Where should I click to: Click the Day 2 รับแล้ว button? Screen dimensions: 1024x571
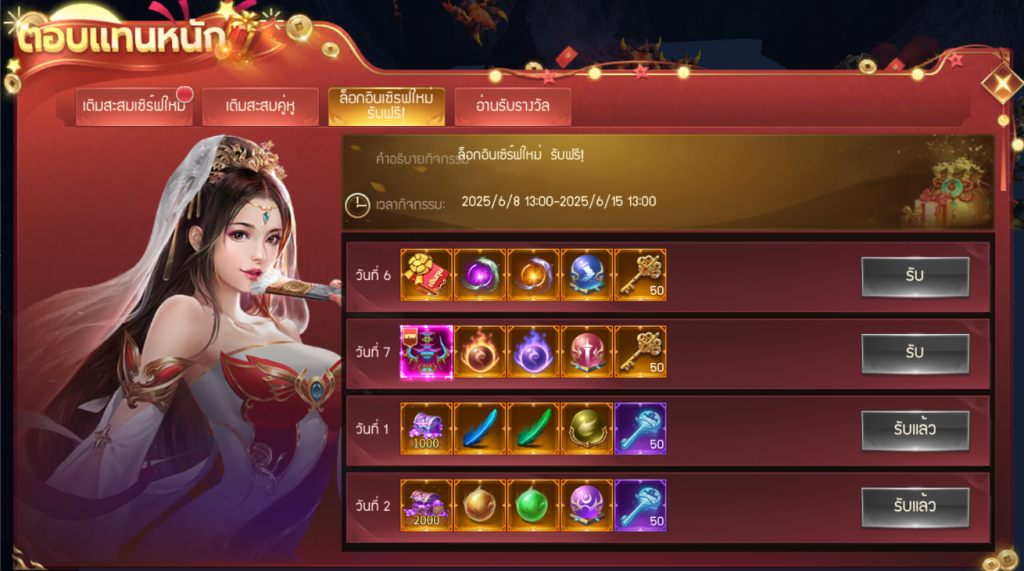(914, 507)
